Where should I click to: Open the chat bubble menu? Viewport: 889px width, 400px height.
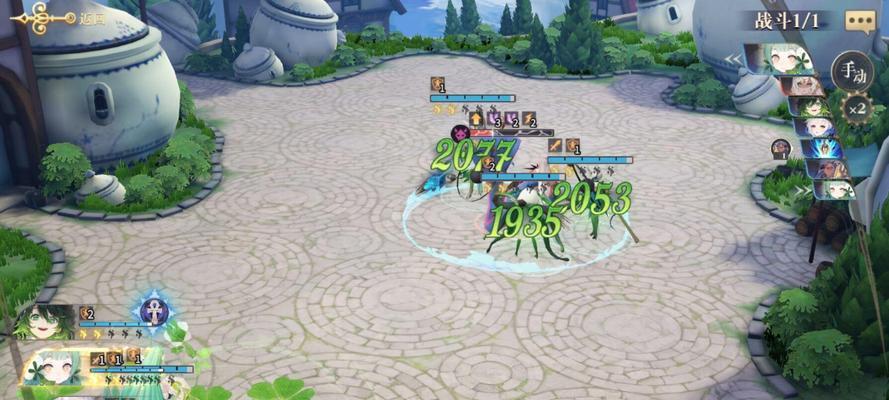[860, 21]
